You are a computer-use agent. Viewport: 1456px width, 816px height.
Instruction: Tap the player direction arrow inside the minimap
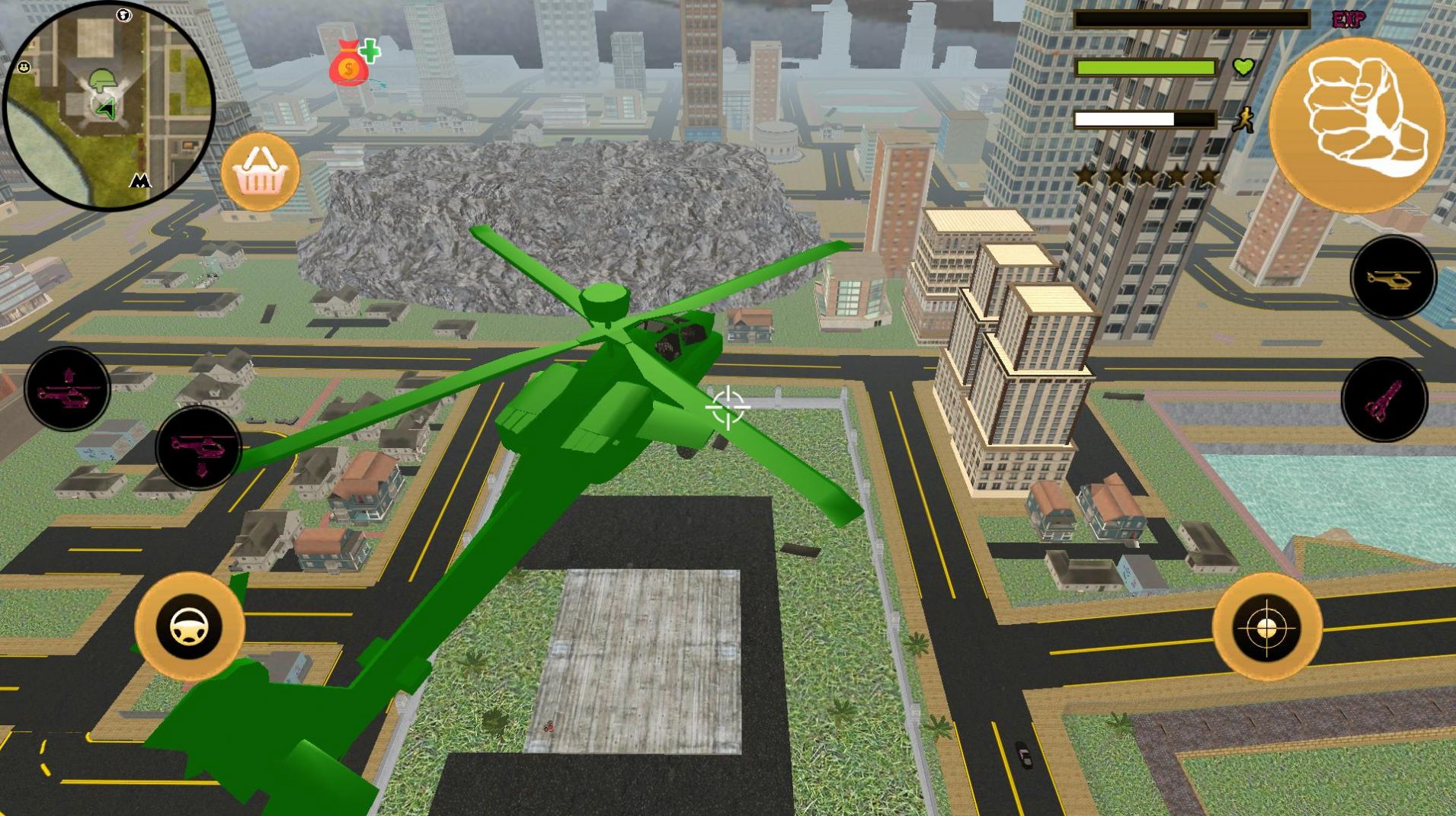pyautogui.click(x=107, y=109)
